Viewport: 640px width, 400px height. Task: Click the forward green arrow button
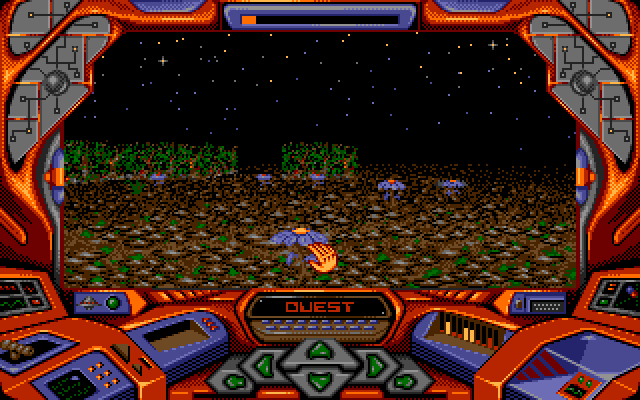coord(319,350)
